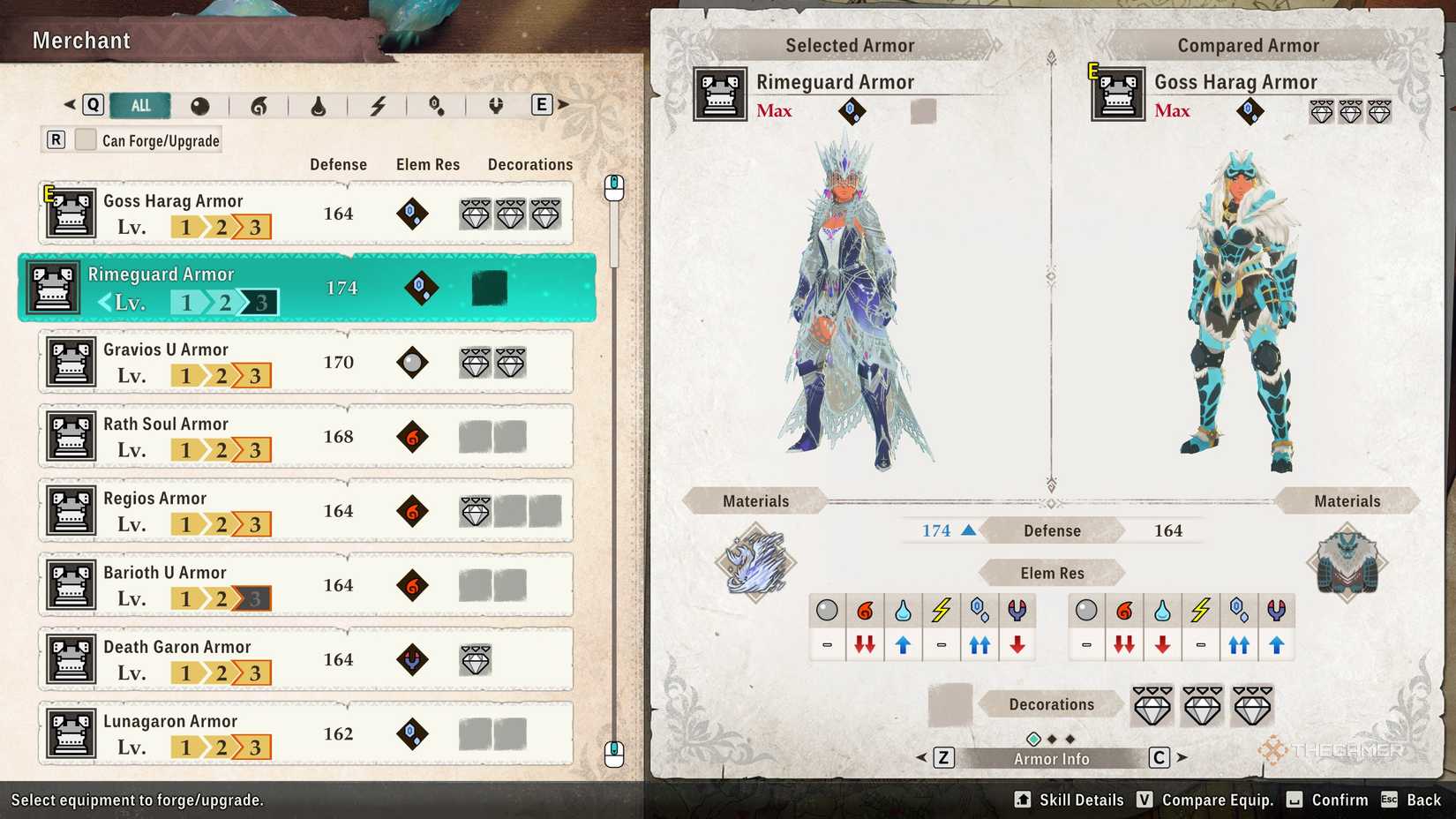Viewport: 1456px width, 819px height.
Task: Click the left arrow to cycle filter categories
Action: pyautogui.click(x=69, y=104)
